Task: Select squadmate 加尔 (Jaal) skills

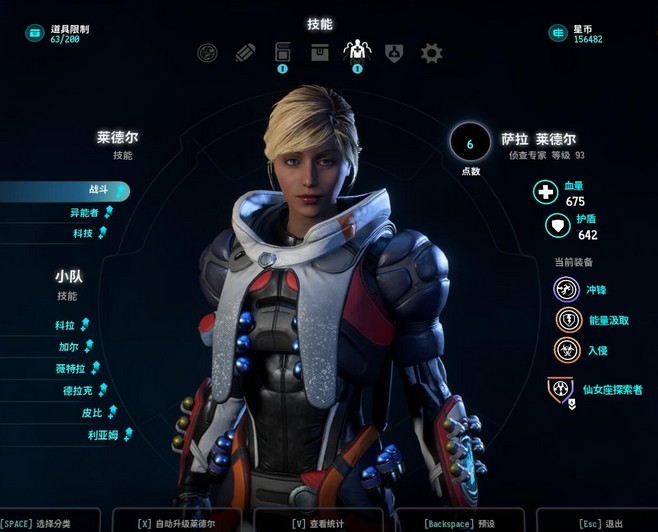Action: (x=68, y=347)
